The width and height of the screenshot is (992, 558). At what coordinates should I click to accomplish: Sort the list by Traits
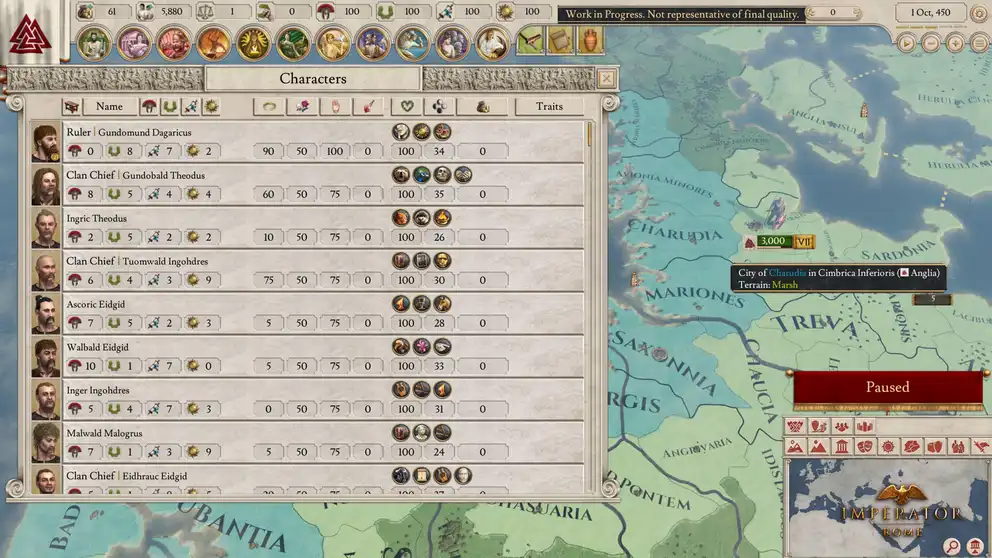point(549,106)
